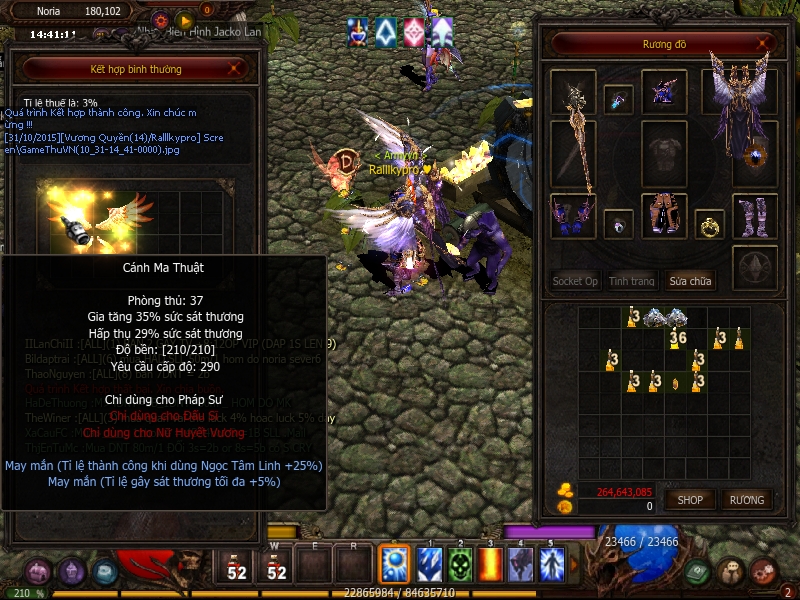This screenshot has width=800, height=600.
Task: Close the Kết hợp bình thường window
Action: (x=234, y=69)
